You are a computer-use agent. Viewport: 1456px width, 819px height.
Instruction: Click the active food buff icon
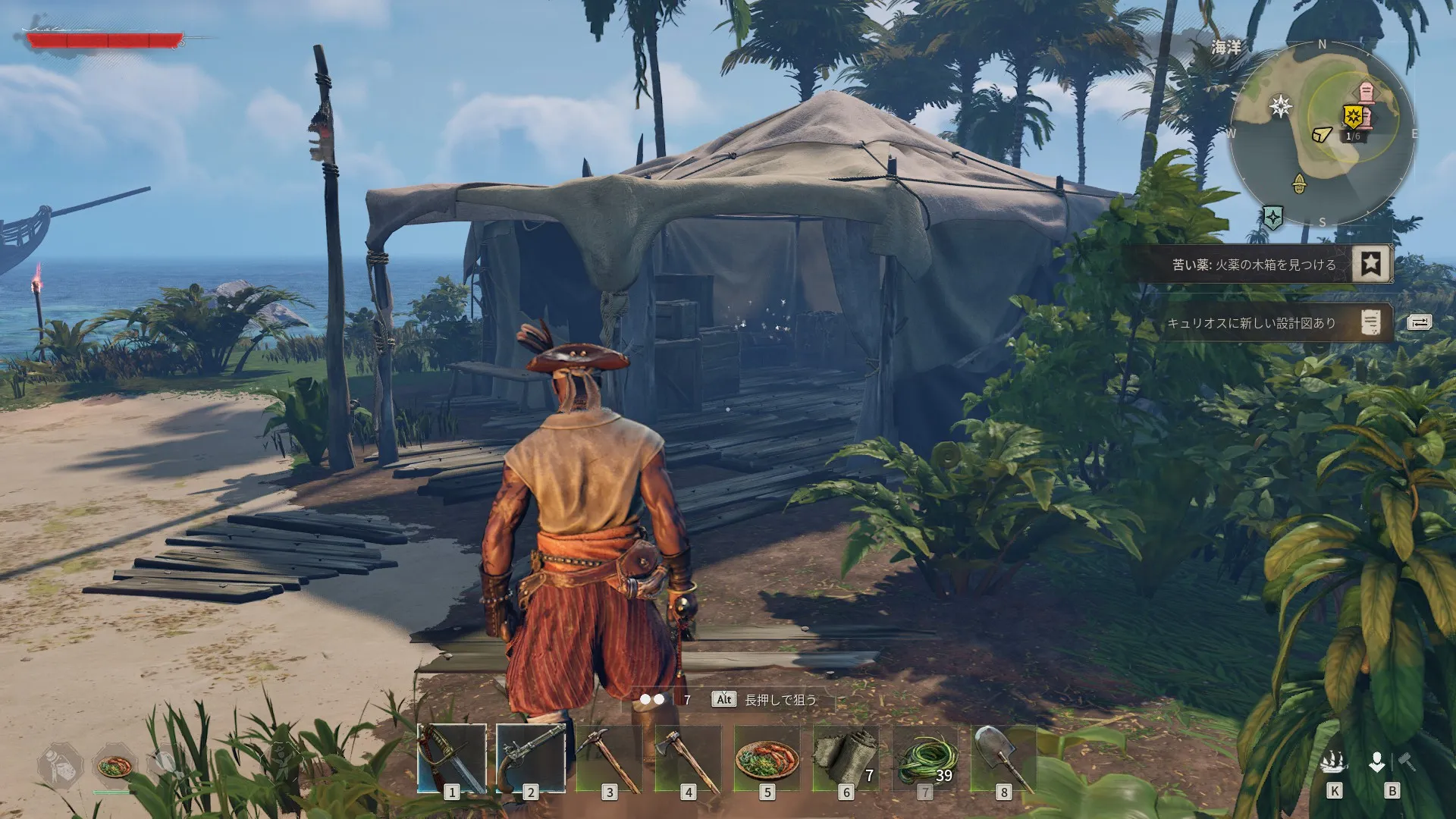[115, 766]
